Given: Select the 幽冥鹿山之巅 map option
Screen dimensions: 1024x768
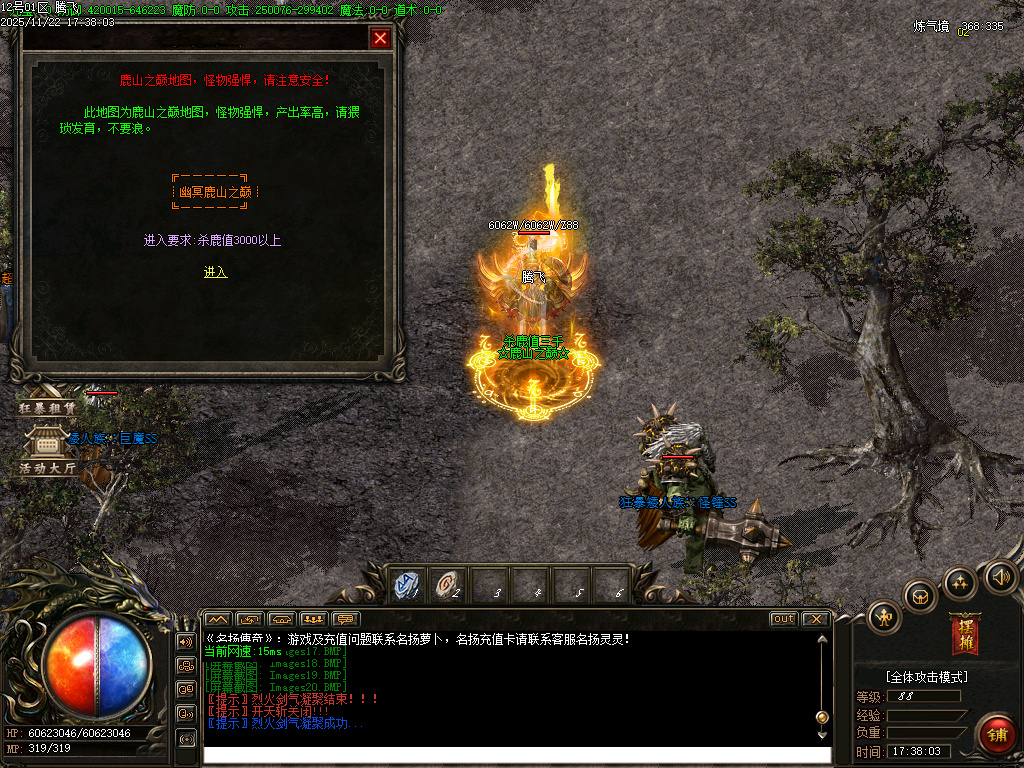Looking at the screenshot, I should [215, 191].
